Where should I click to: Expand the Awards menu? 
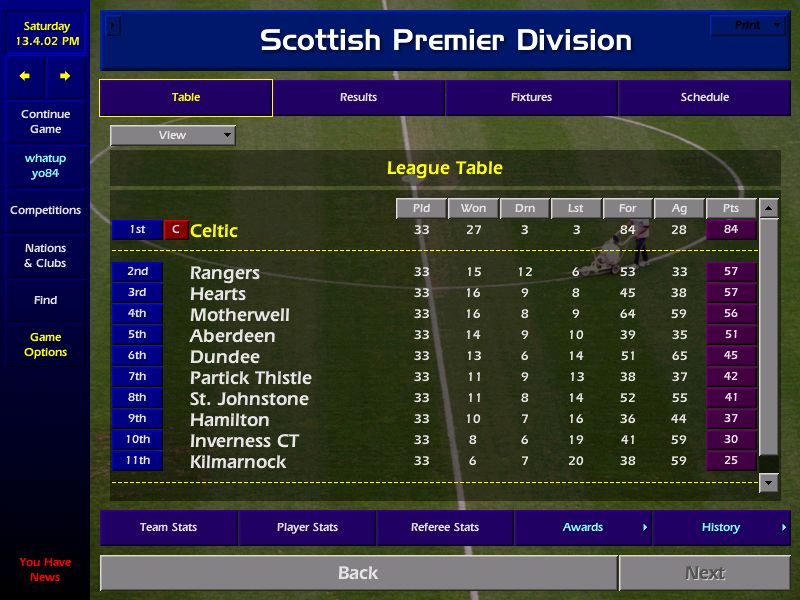point(583,528)
